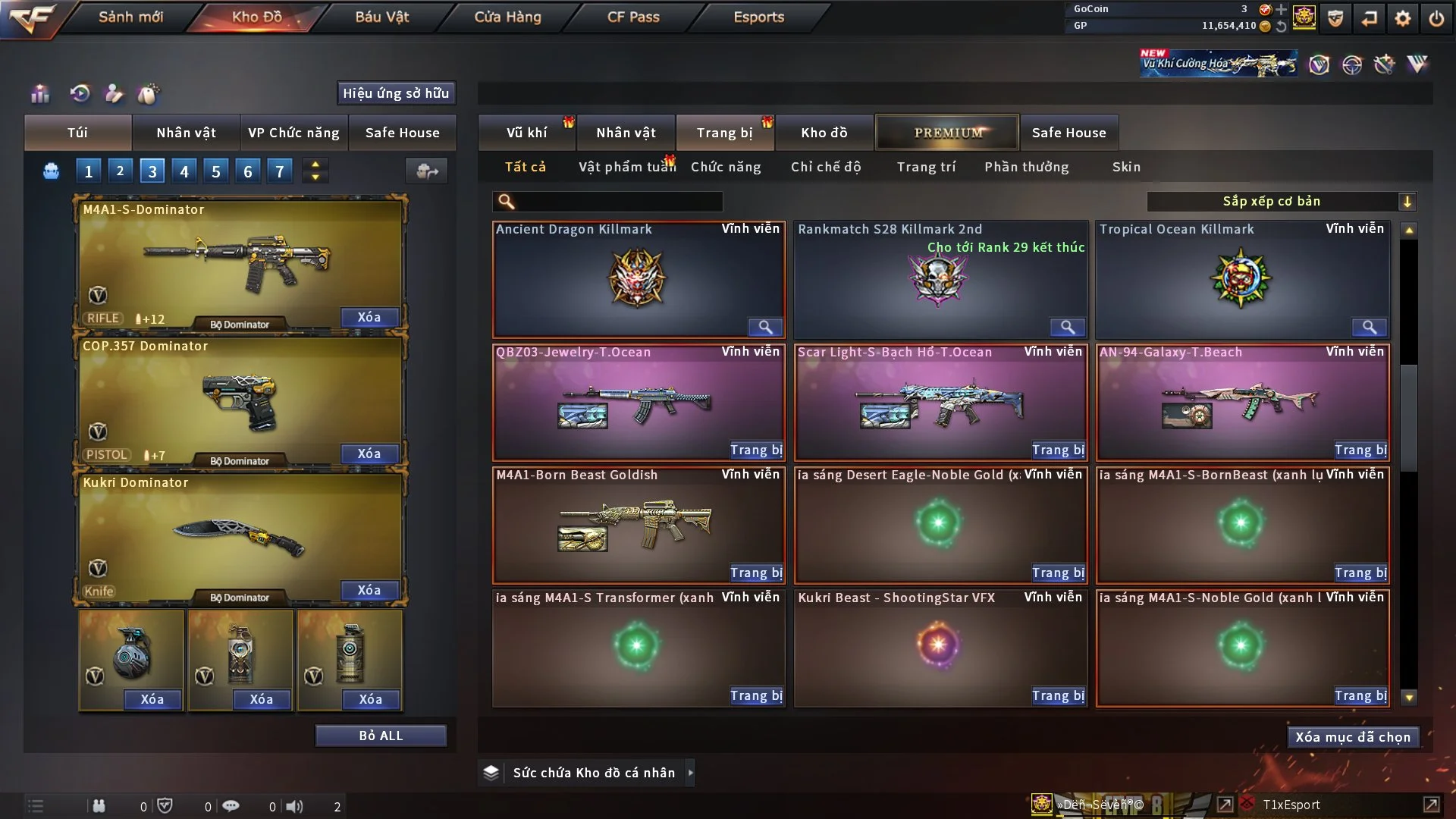Expand Sức chứa Kho đồ cá nhân
Image resolution: width=1456 pixels, height=819 pixels.
(x=690, y=773)
